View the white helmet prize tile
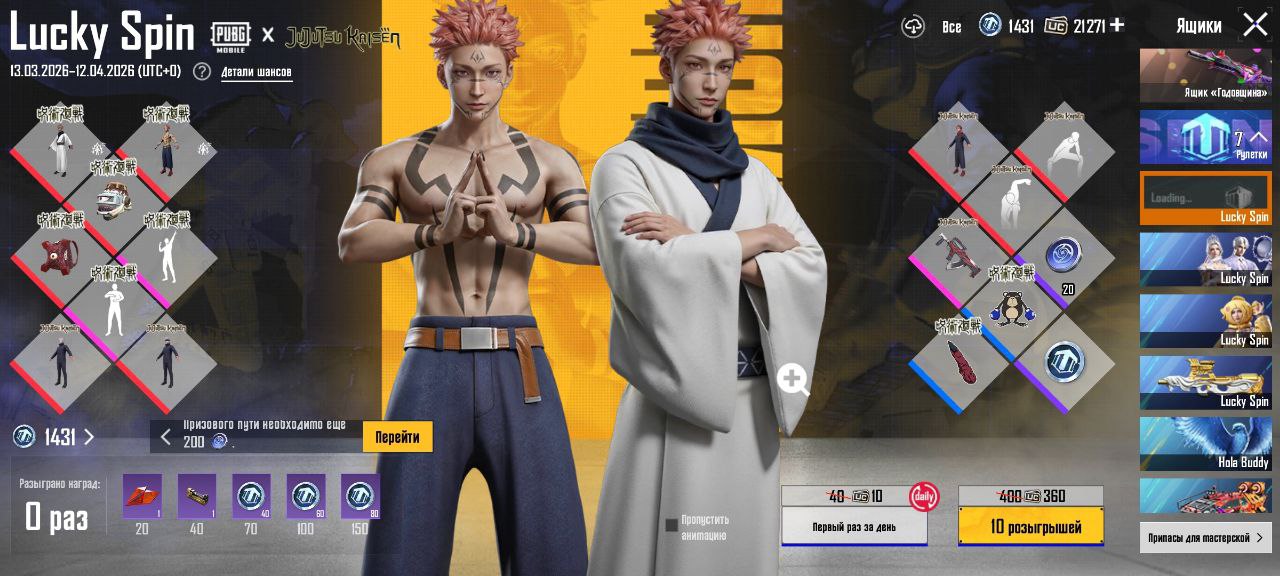Screen dimensions: 1280x576 tap(114, 200)
